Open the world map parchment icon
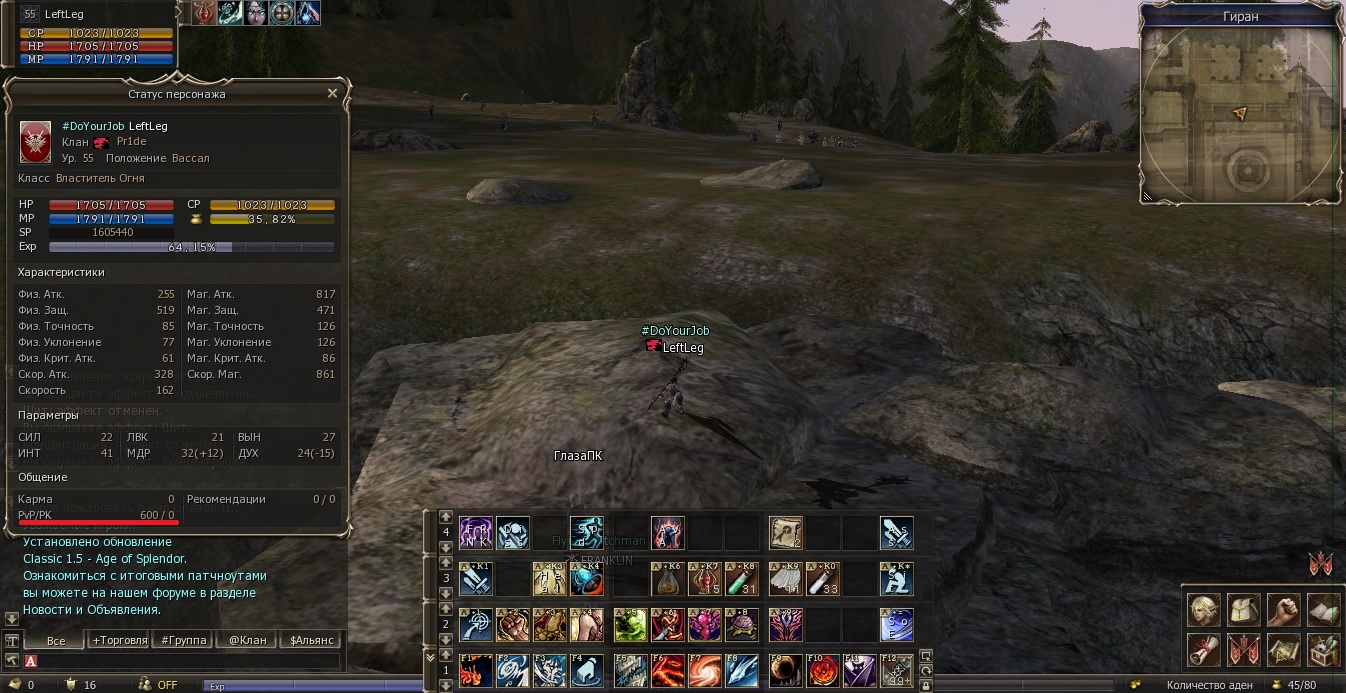1346x693 pixels. click(1283, 649)
